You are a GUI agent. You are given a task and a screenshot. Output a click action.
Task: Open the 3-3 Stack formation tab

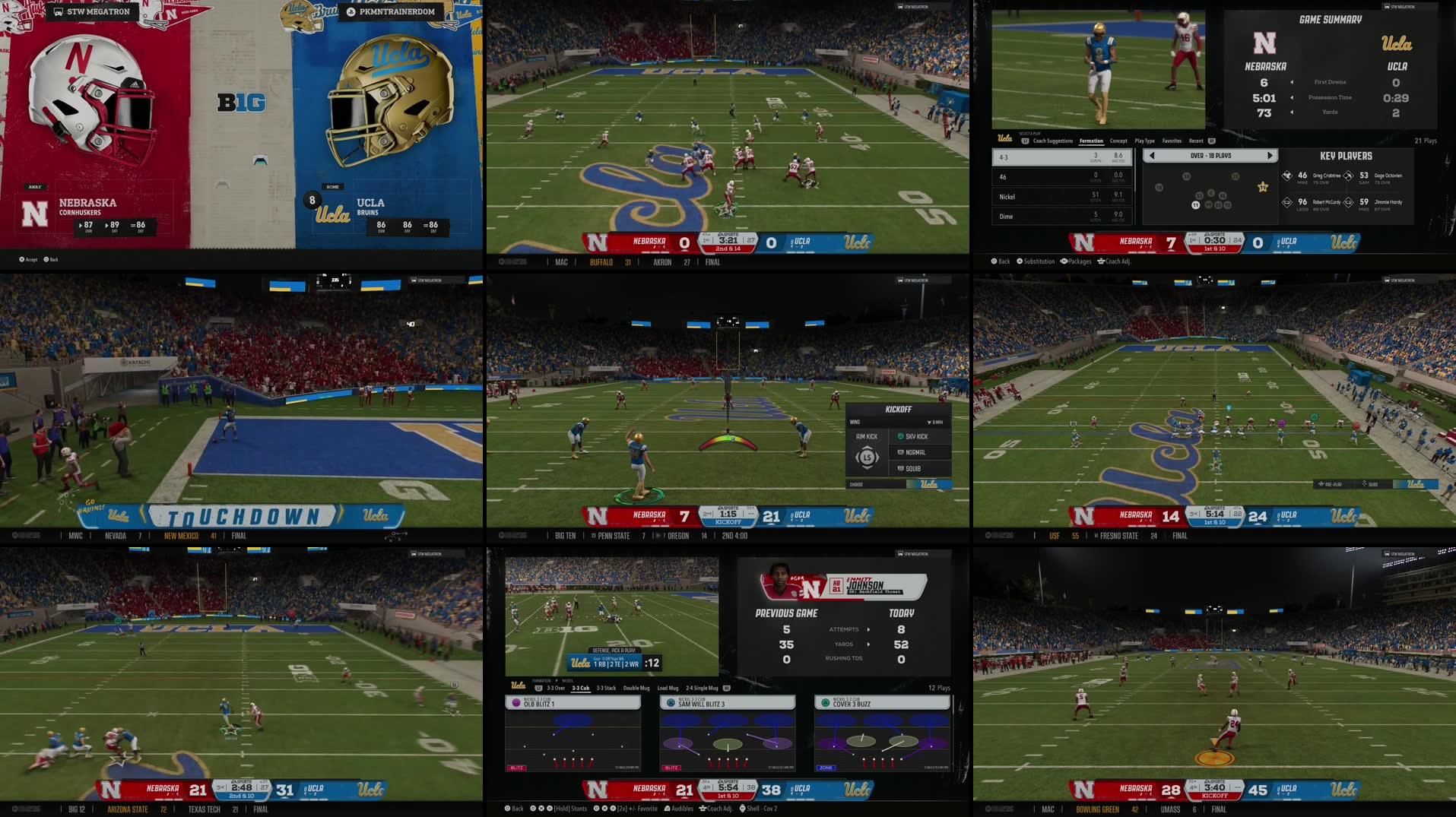point(606,688)
